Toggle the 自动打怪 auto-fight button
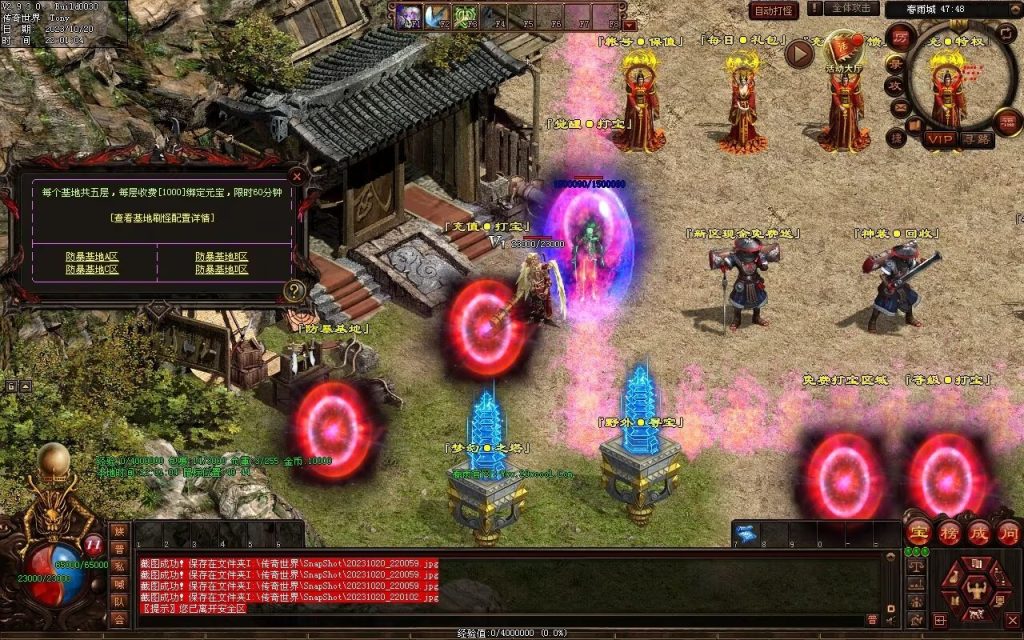This screenshot has height=640, width=1024. (774, 11)
